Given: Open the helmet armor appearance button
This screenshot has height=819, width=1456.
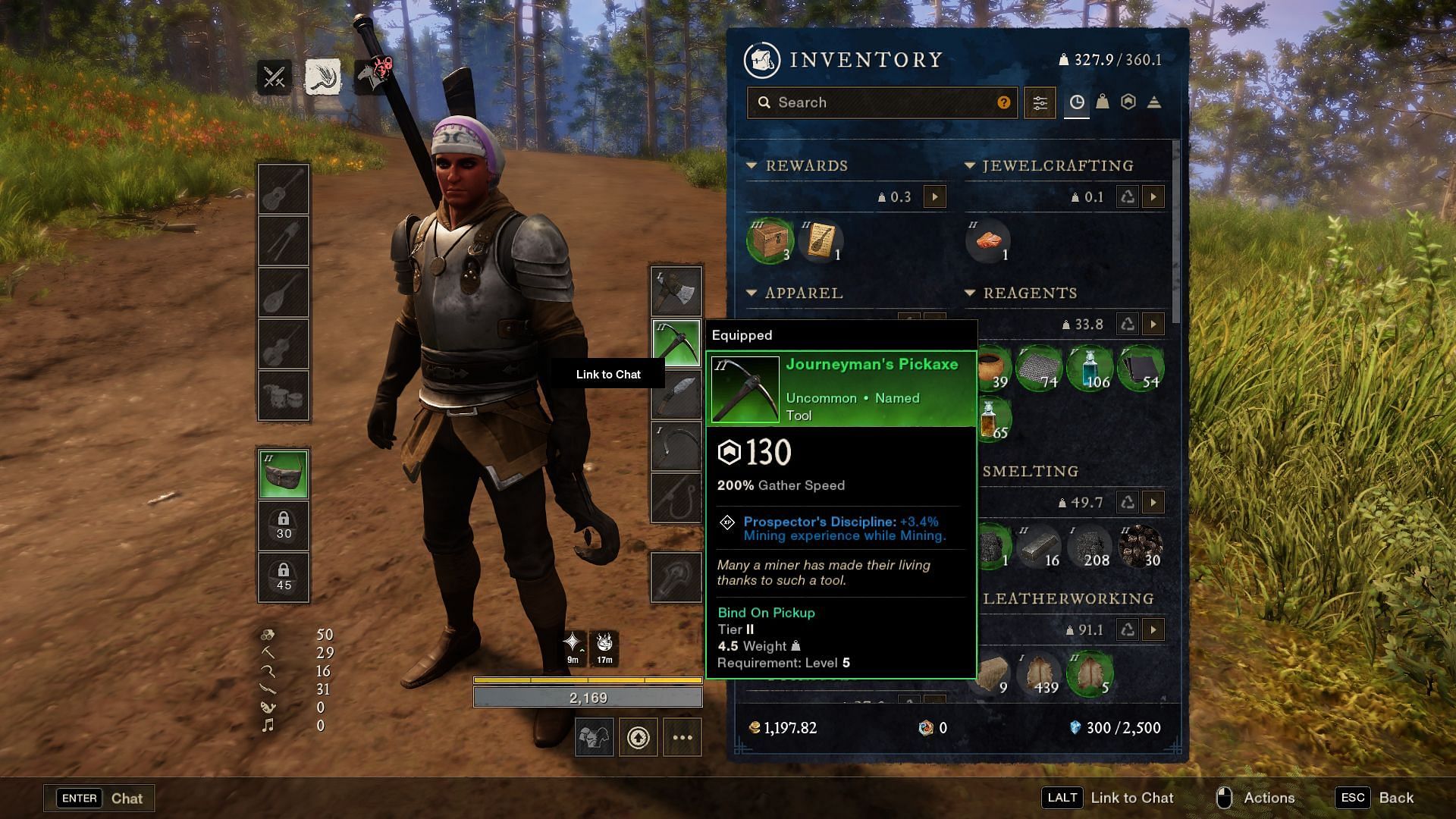Looking at the screenshot, I should click(x=594, y=737).
